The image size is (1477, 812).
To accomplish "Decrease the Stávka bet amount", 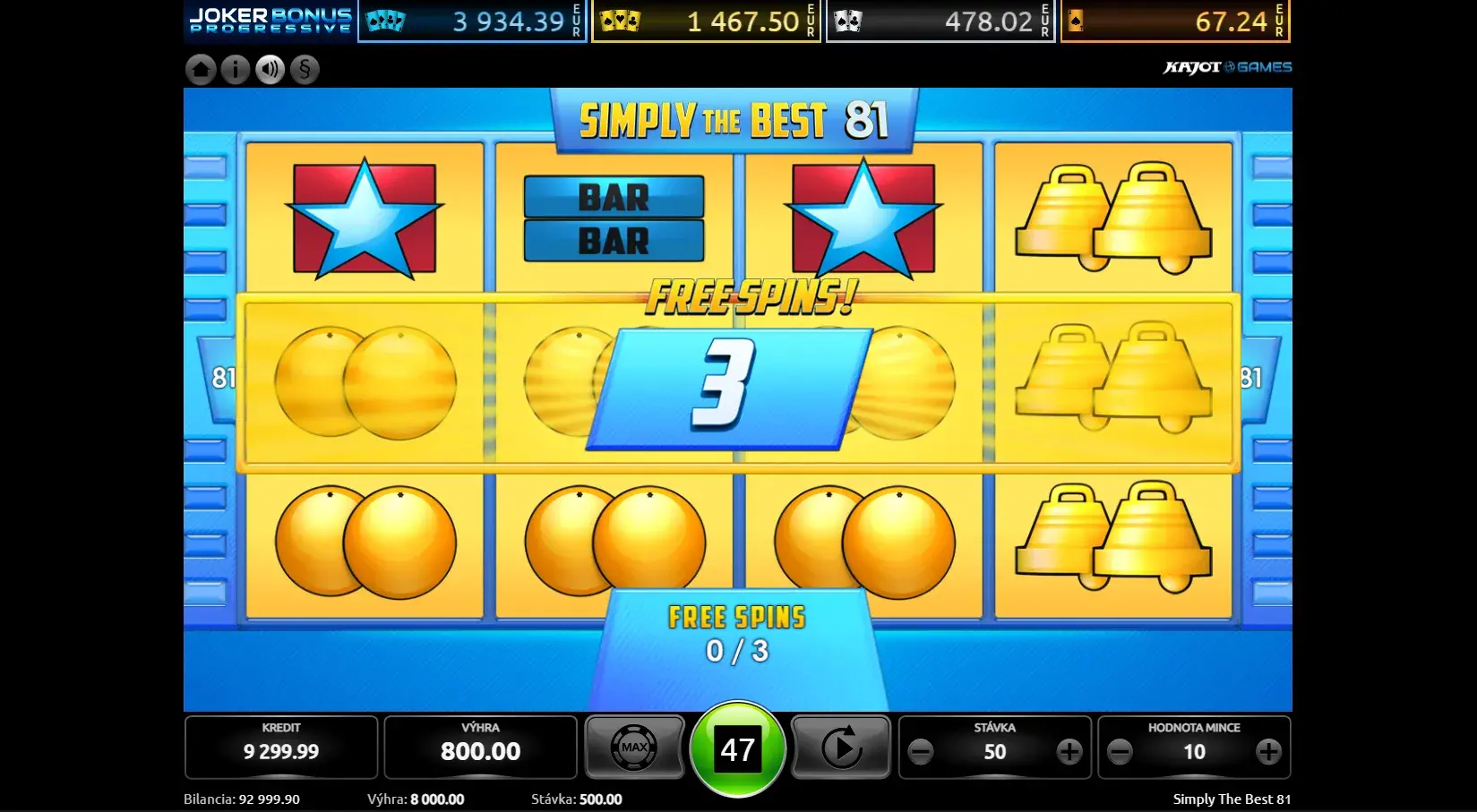I will 921,752.
